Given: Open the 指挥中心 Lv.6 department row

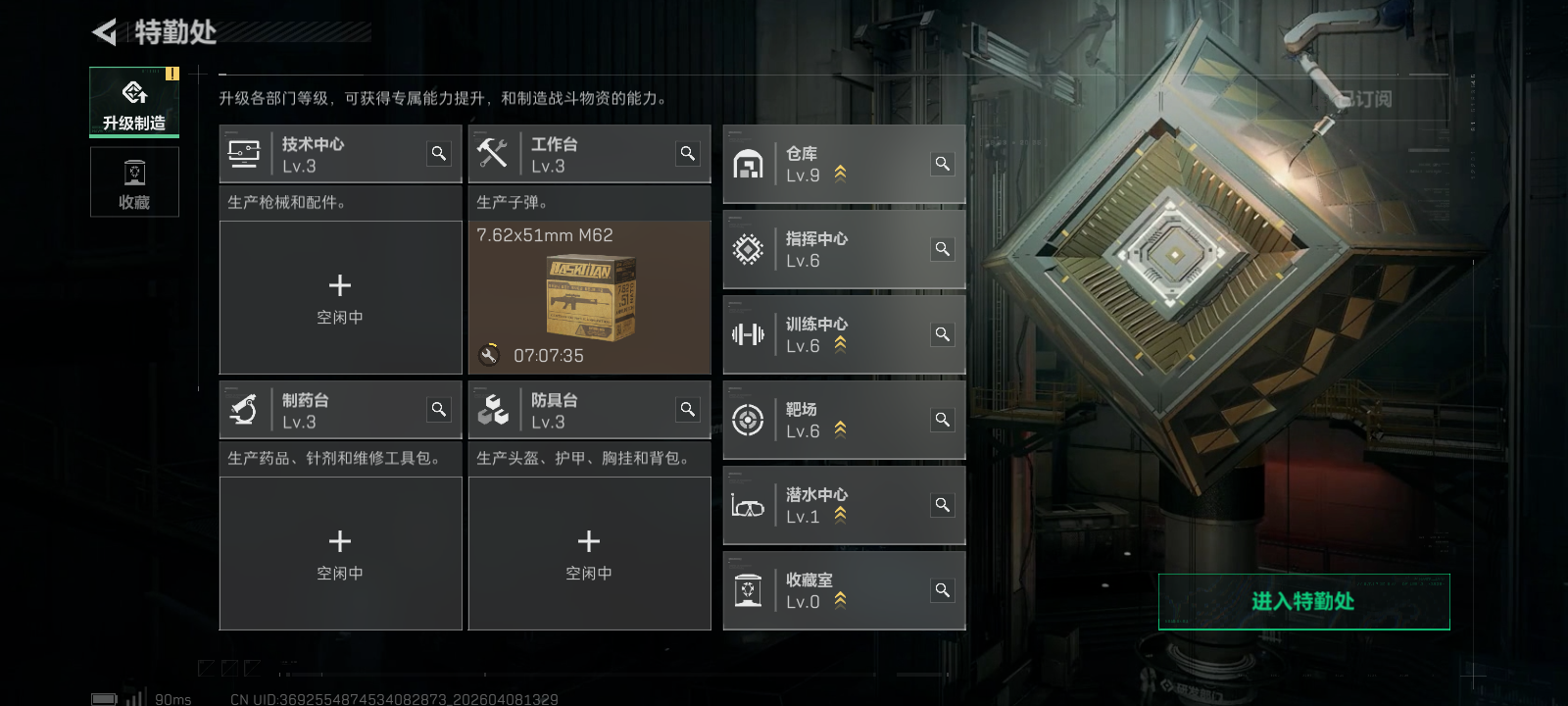Looking at the screenshot, I should tap(843, 249).
